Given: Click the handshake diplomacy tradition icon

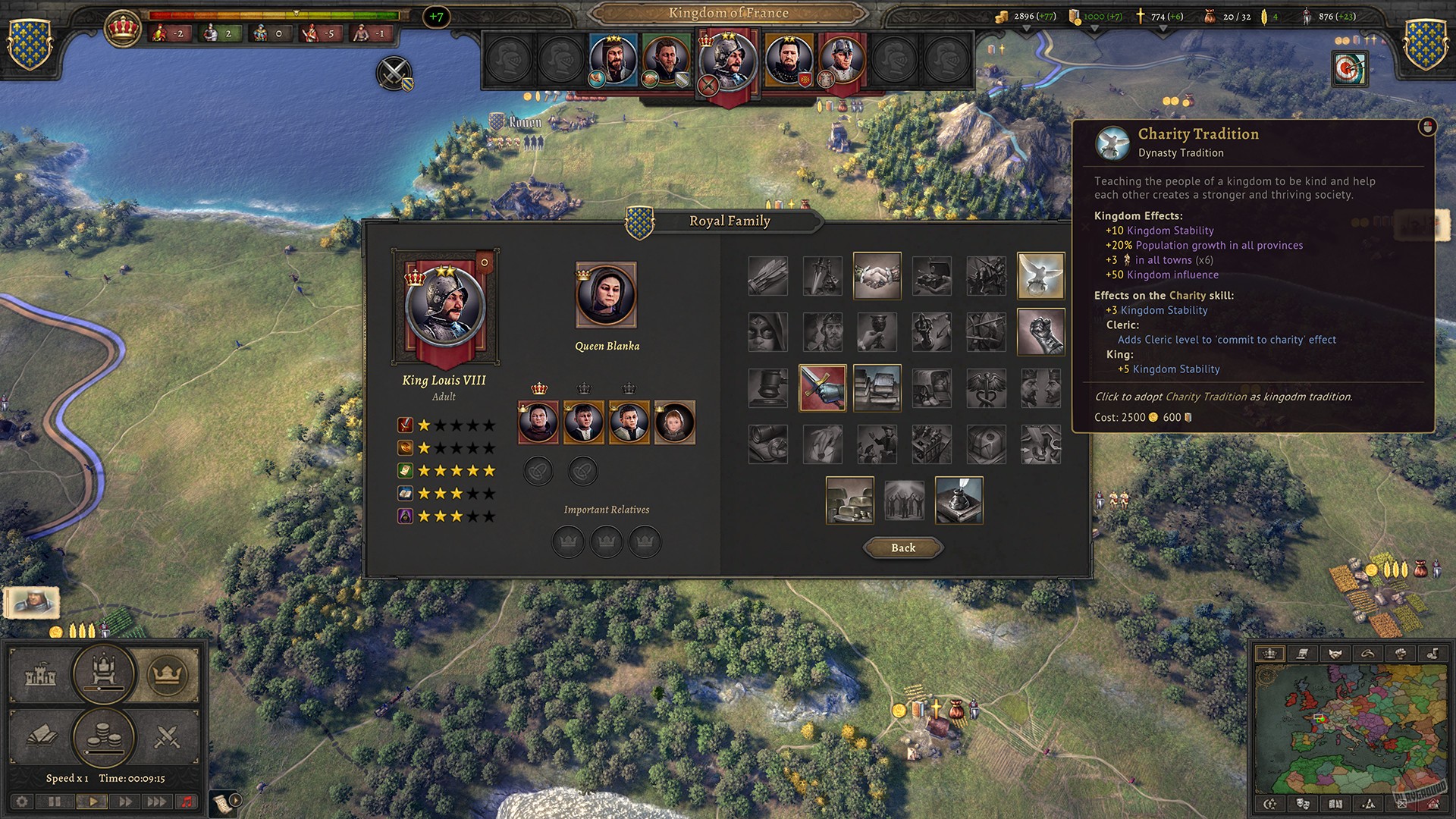Looking at the screenshot, I should pyautogui.click(x=877, y=275).
